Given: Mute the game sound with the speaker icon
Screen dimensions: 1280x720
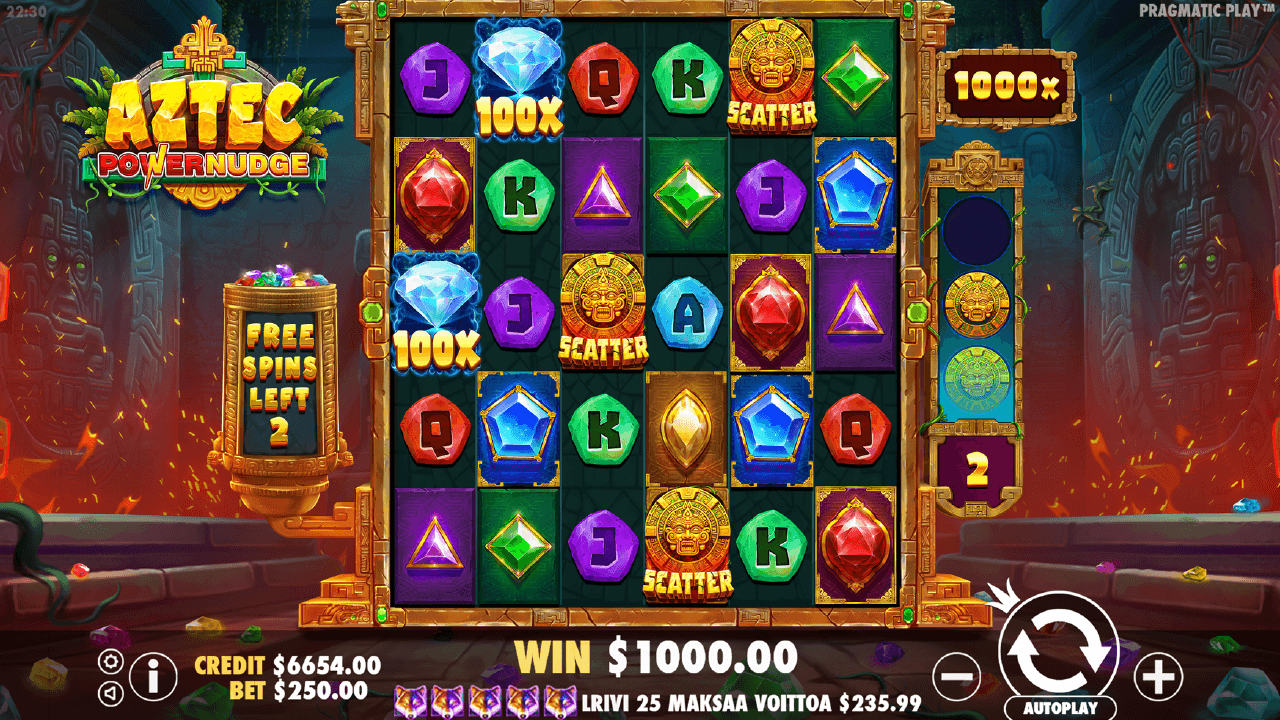Looking at the screenshot, I should (x=110, y=692).
